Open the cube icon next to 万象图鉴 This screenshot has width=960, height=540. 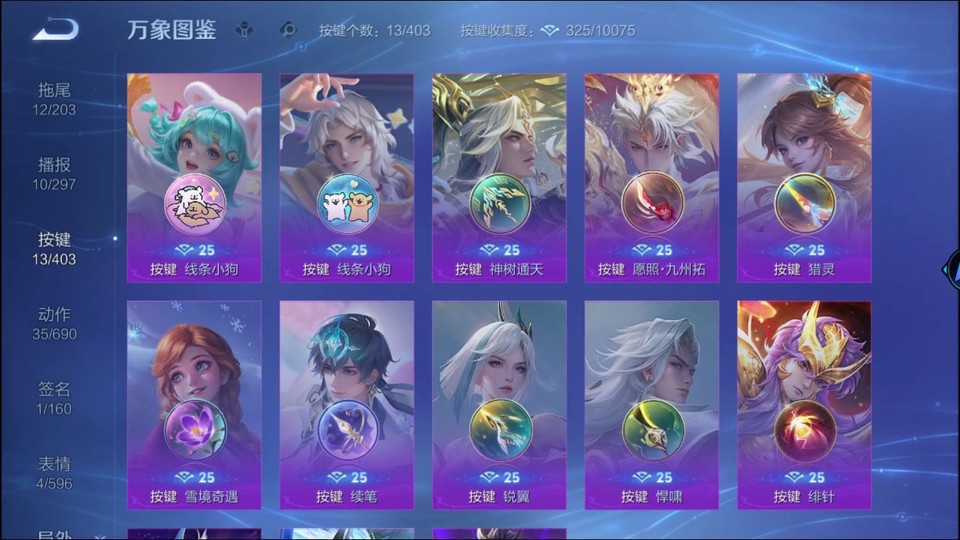point(245,30)
